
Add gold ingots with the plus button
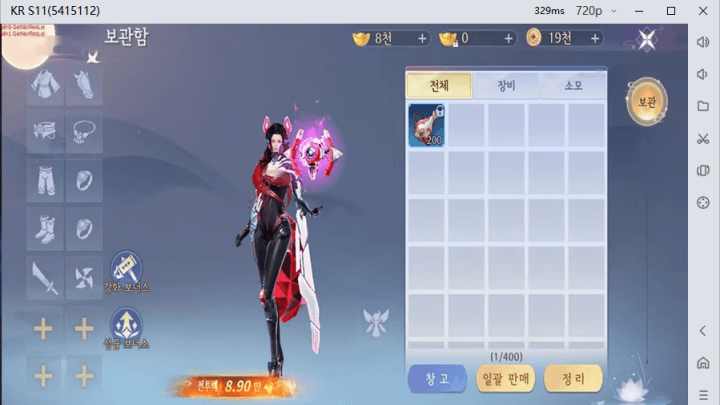click(422, 39)
